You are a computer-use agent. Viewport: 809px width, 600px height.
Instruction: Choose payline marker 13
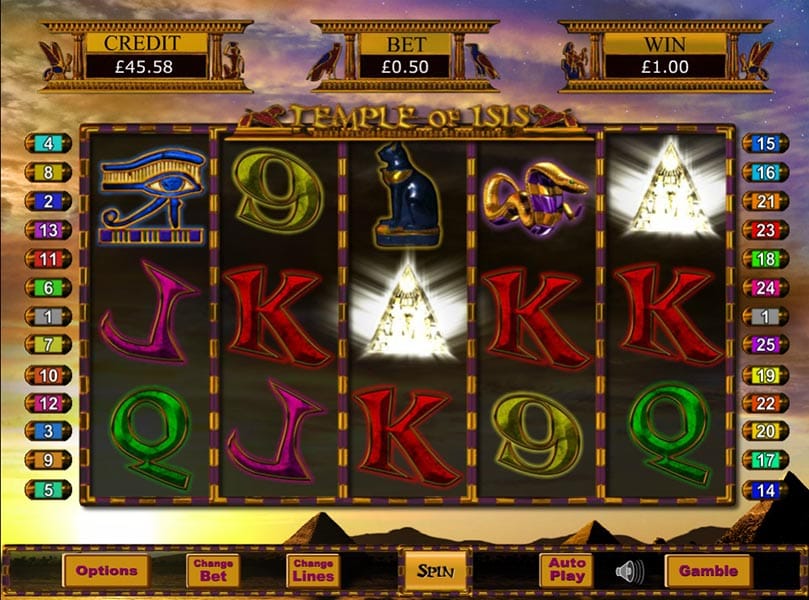(49, 229)
